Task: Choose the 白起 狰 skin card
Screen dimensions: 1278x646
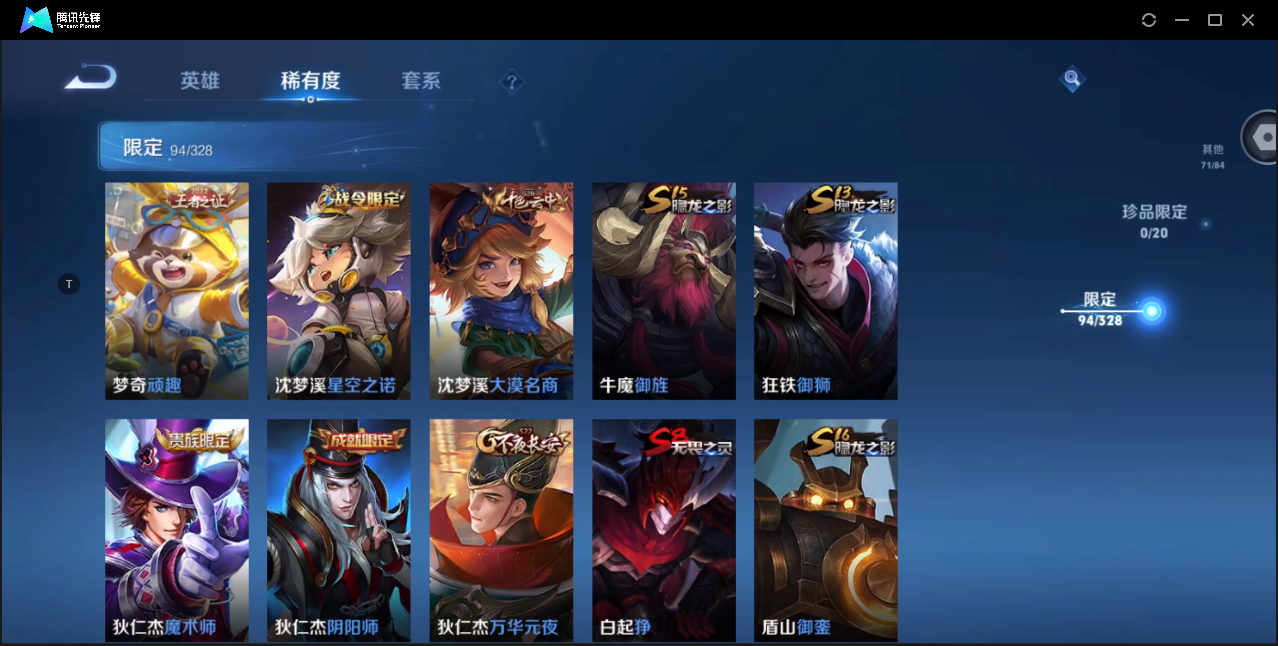Action: click(x=664, y=530)
